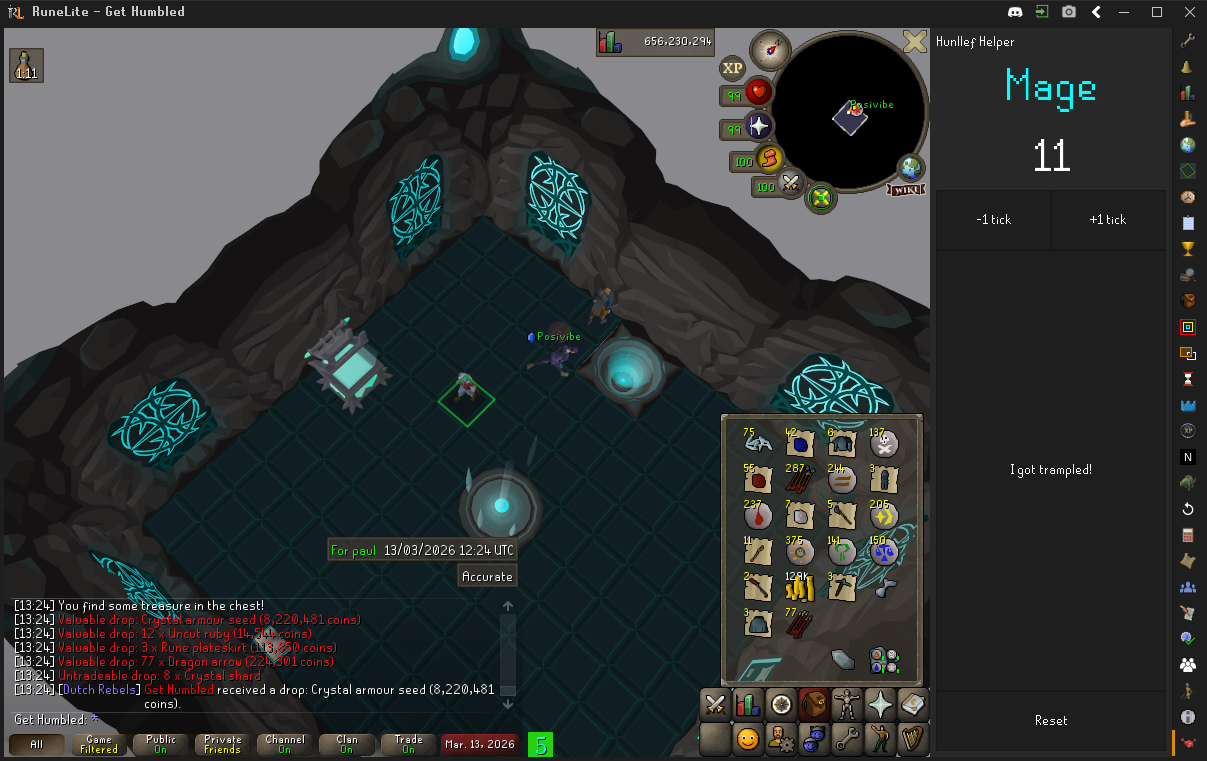Reset the Hunllef Helper counter
This screenshot has width=1207, height=761.
[x=1051, y=720]
